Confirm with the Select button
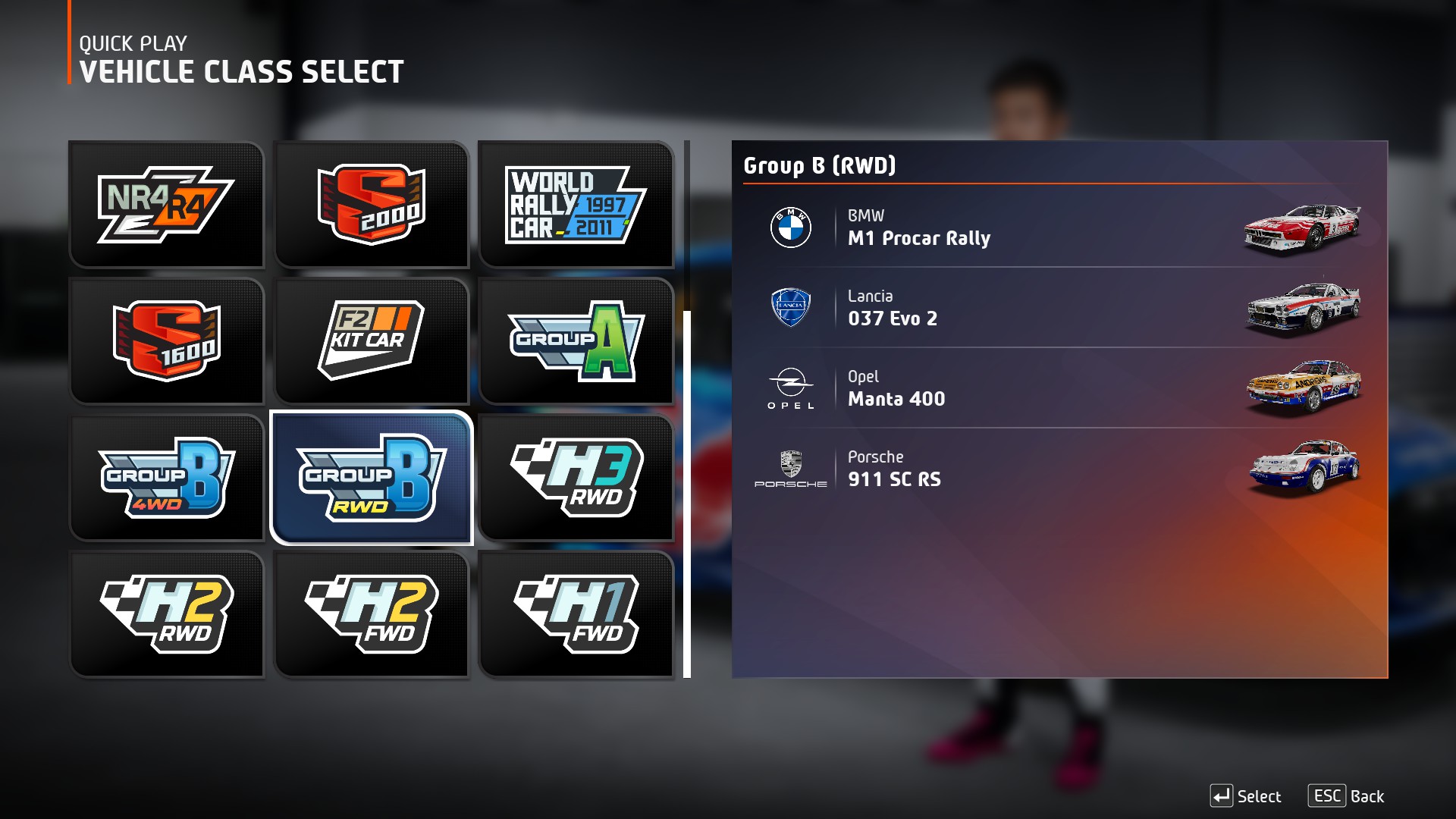The image size is (1456, 819). point(1245,796)
